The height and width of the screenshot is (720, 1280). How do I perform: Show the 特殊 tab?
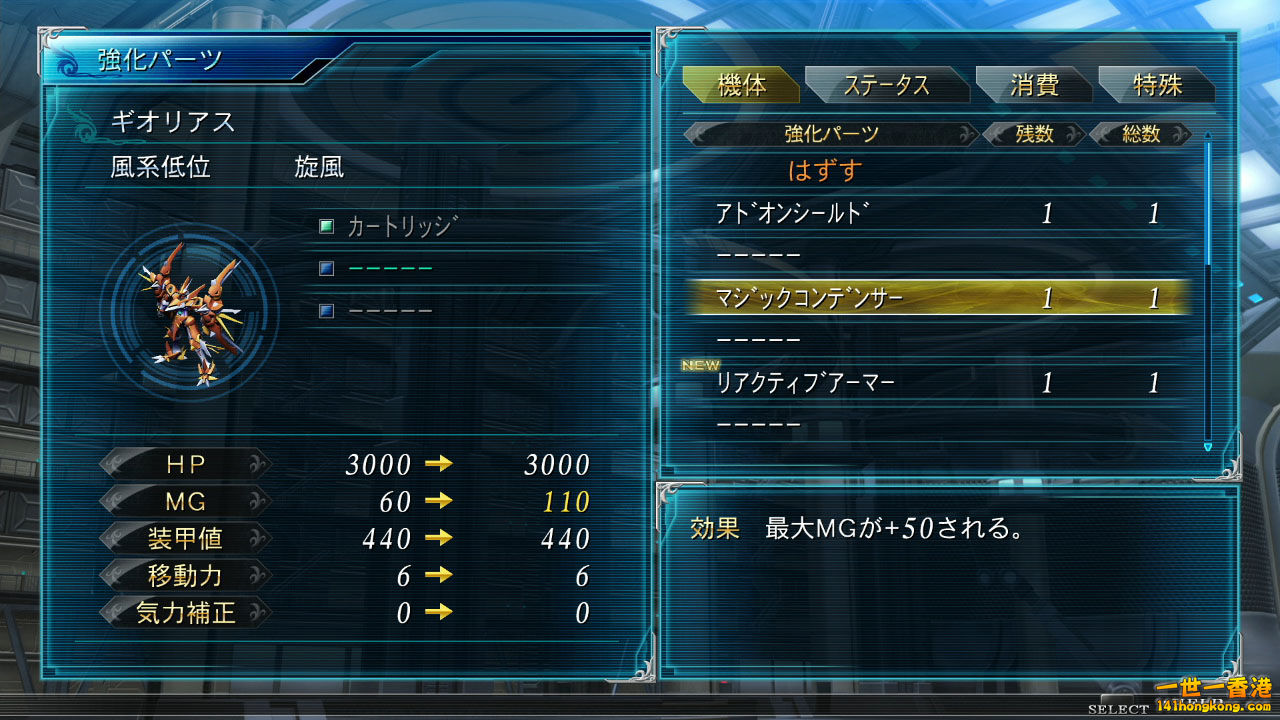pos(1157,86)
